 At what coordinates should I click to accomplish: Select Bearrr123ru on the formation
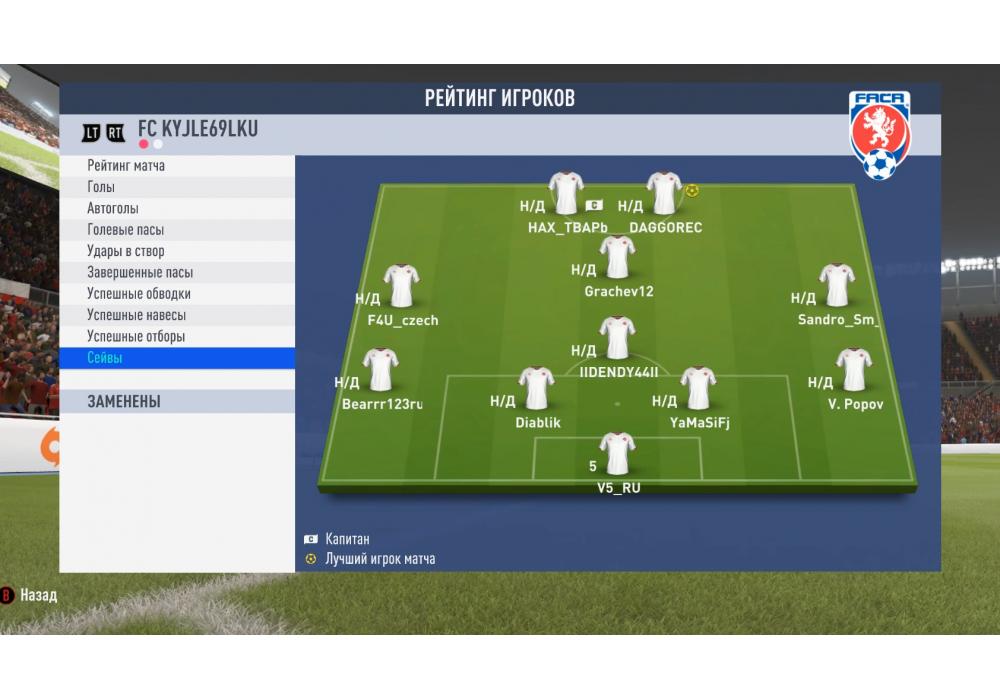381,370
